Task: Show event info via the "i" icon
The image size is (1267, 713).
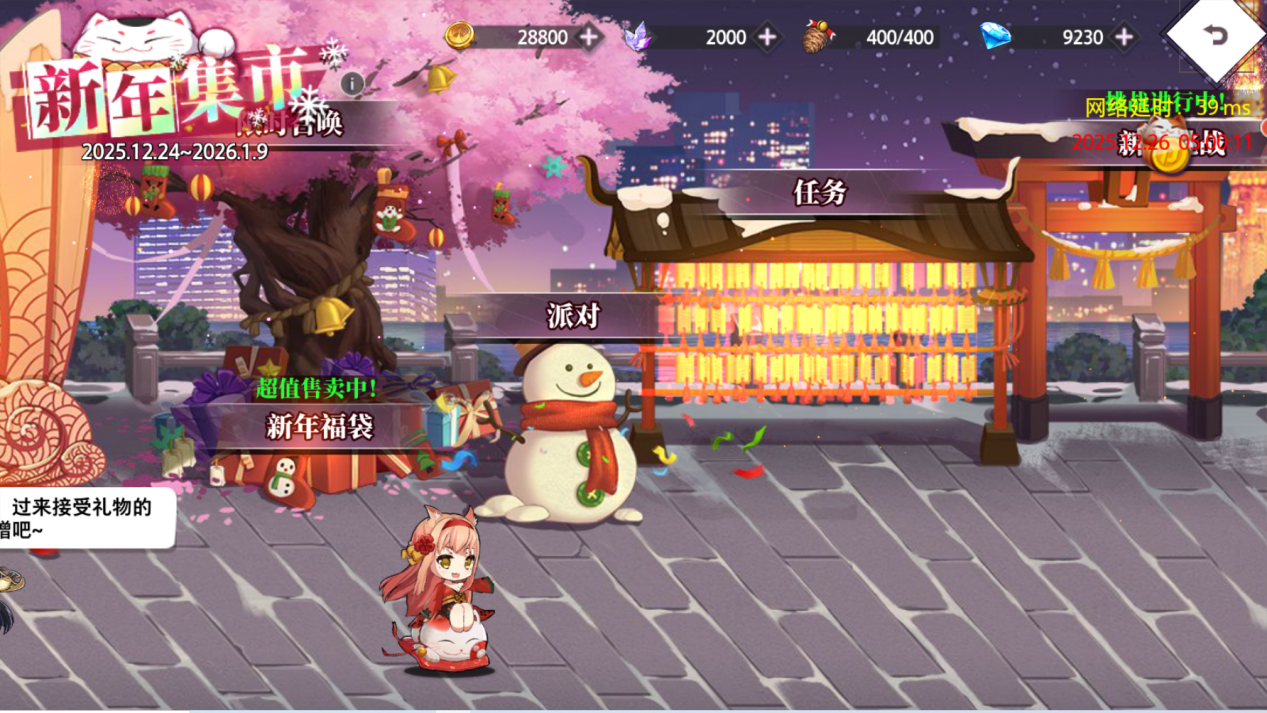Action: (352, 84)
